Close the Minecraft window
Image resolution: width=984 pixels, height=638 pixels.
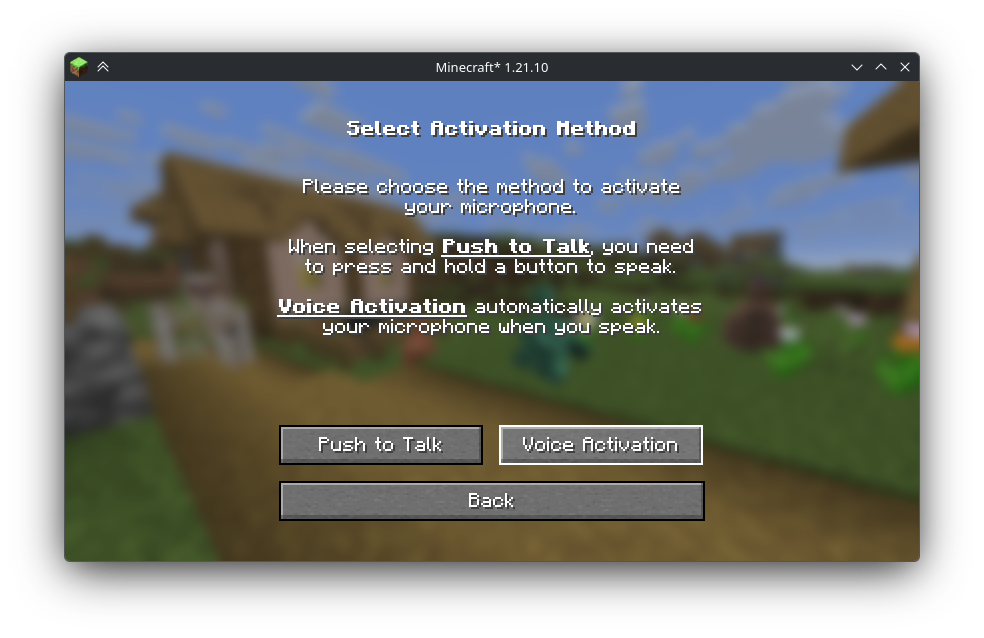coord(905,67)
